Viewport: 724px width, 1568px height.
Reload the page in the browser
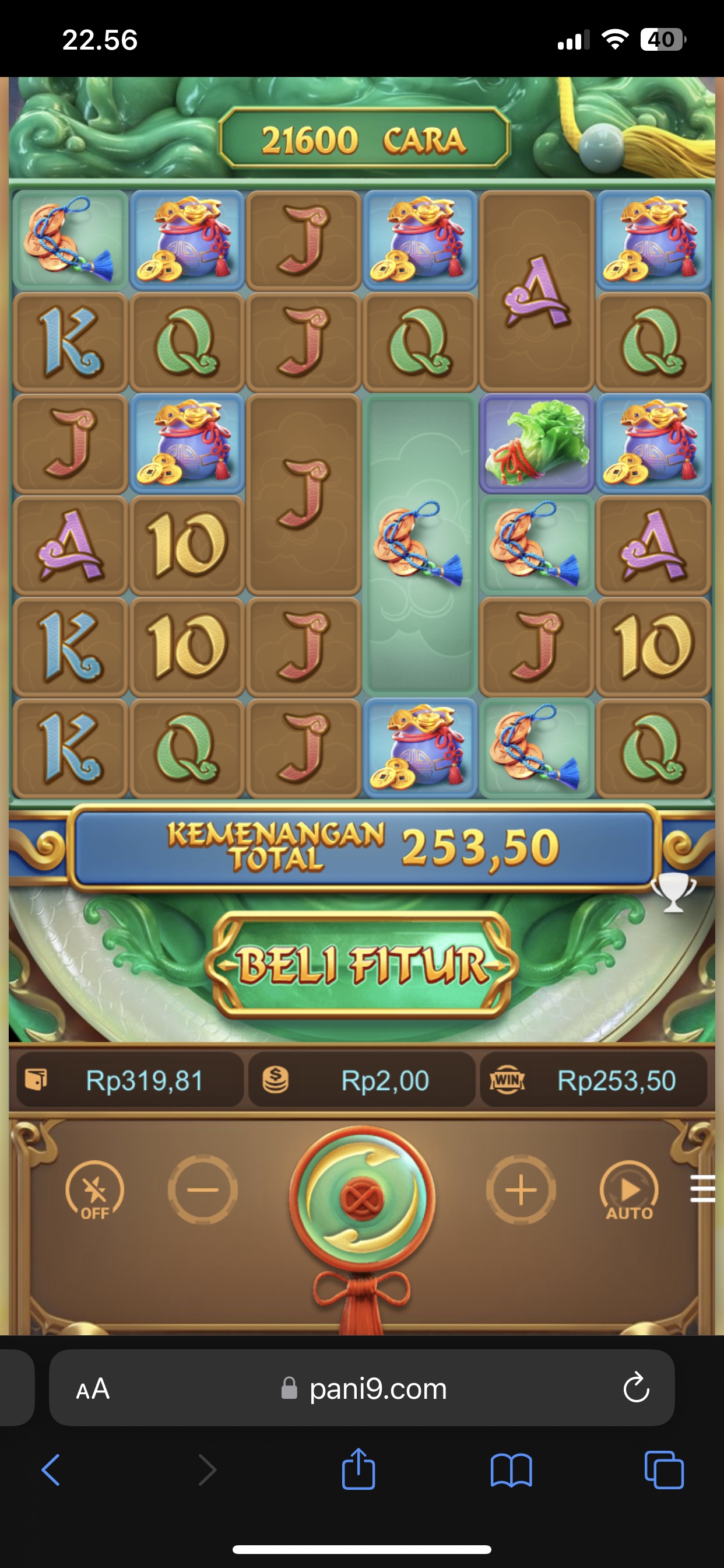[636, 1388]
